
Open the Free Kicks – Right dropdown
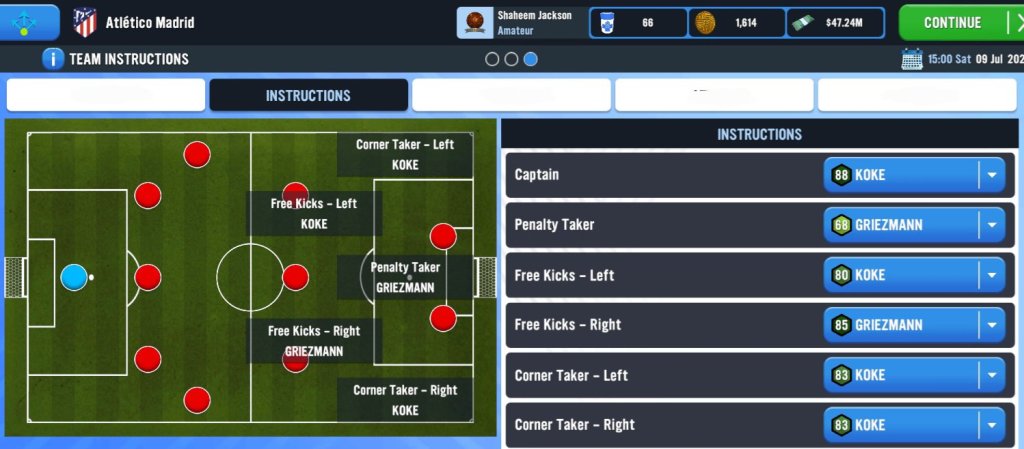[x=914, y=325]
